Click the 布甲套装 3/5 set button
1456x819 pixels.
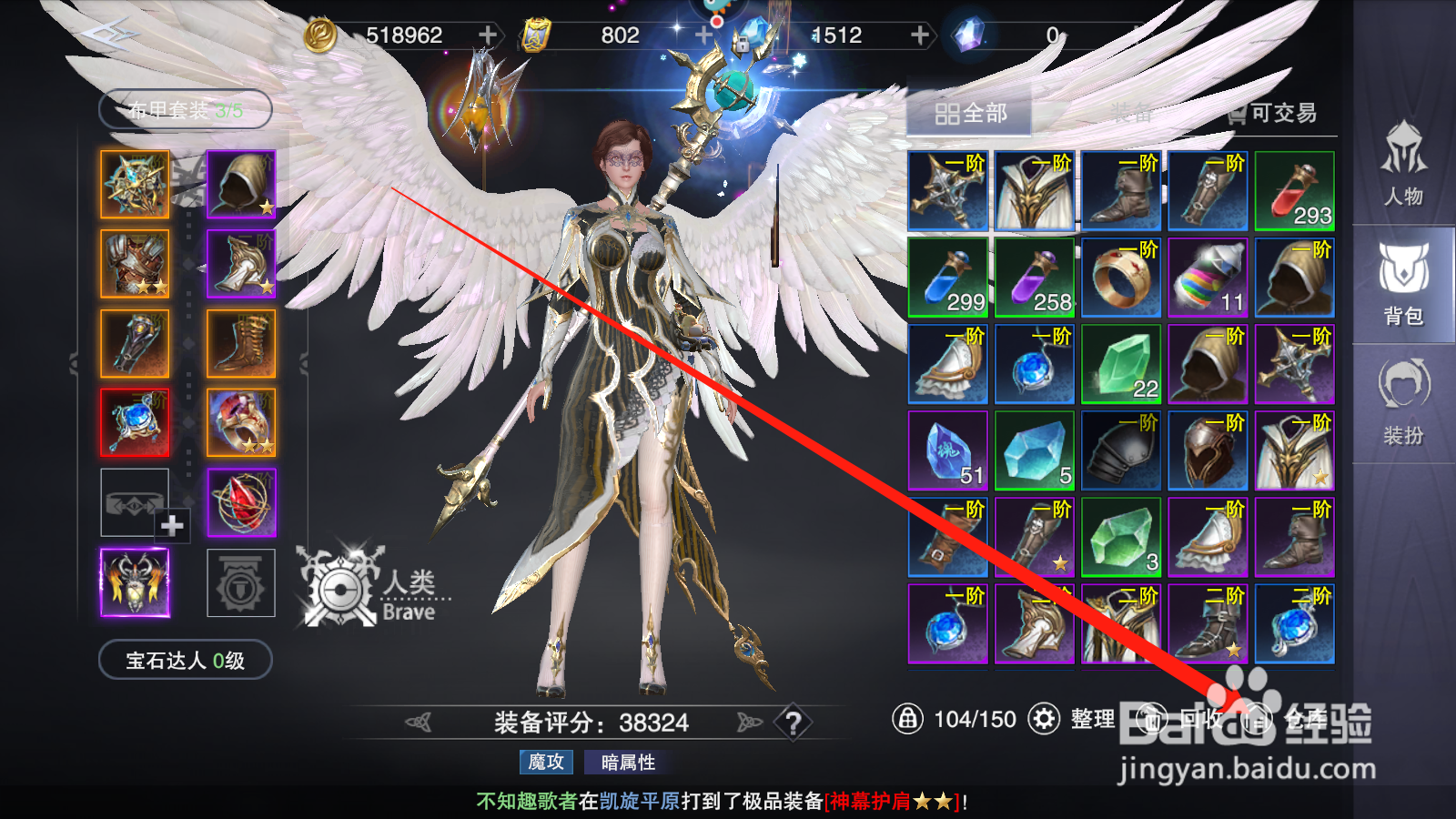184,108
